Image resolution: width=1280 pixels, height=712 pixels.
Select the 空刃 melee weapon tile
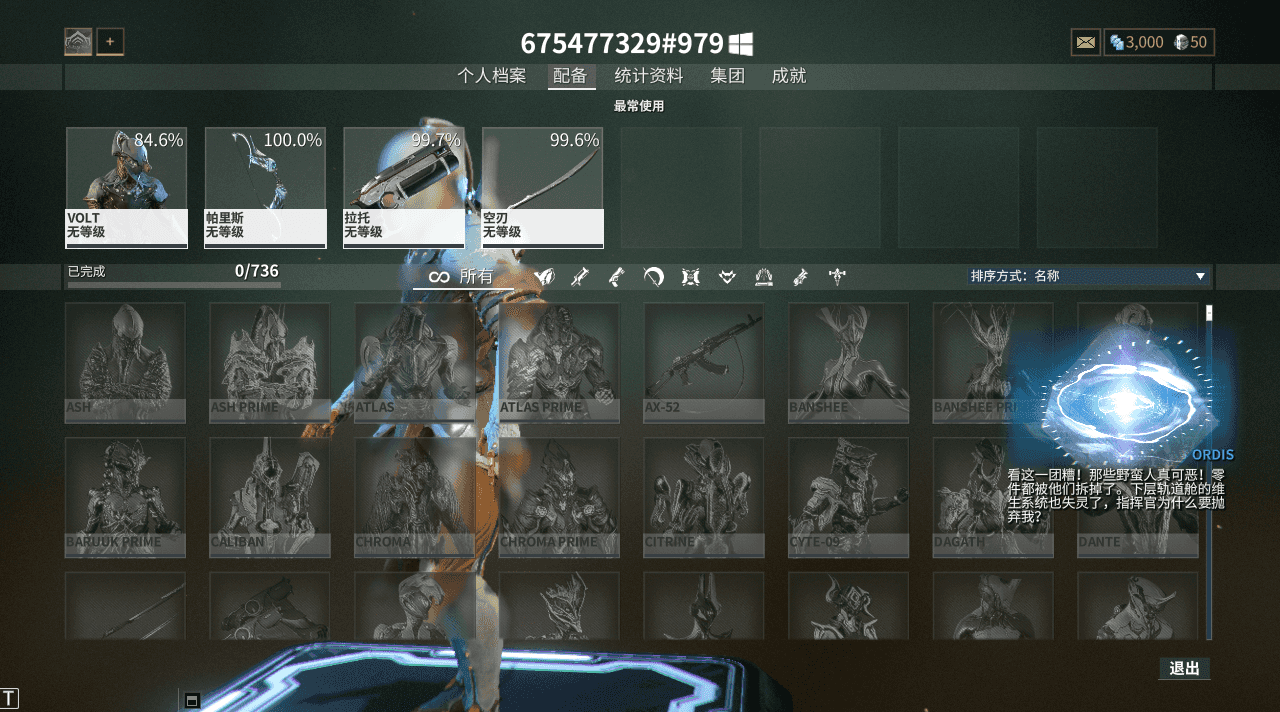(x=542, y=187)
